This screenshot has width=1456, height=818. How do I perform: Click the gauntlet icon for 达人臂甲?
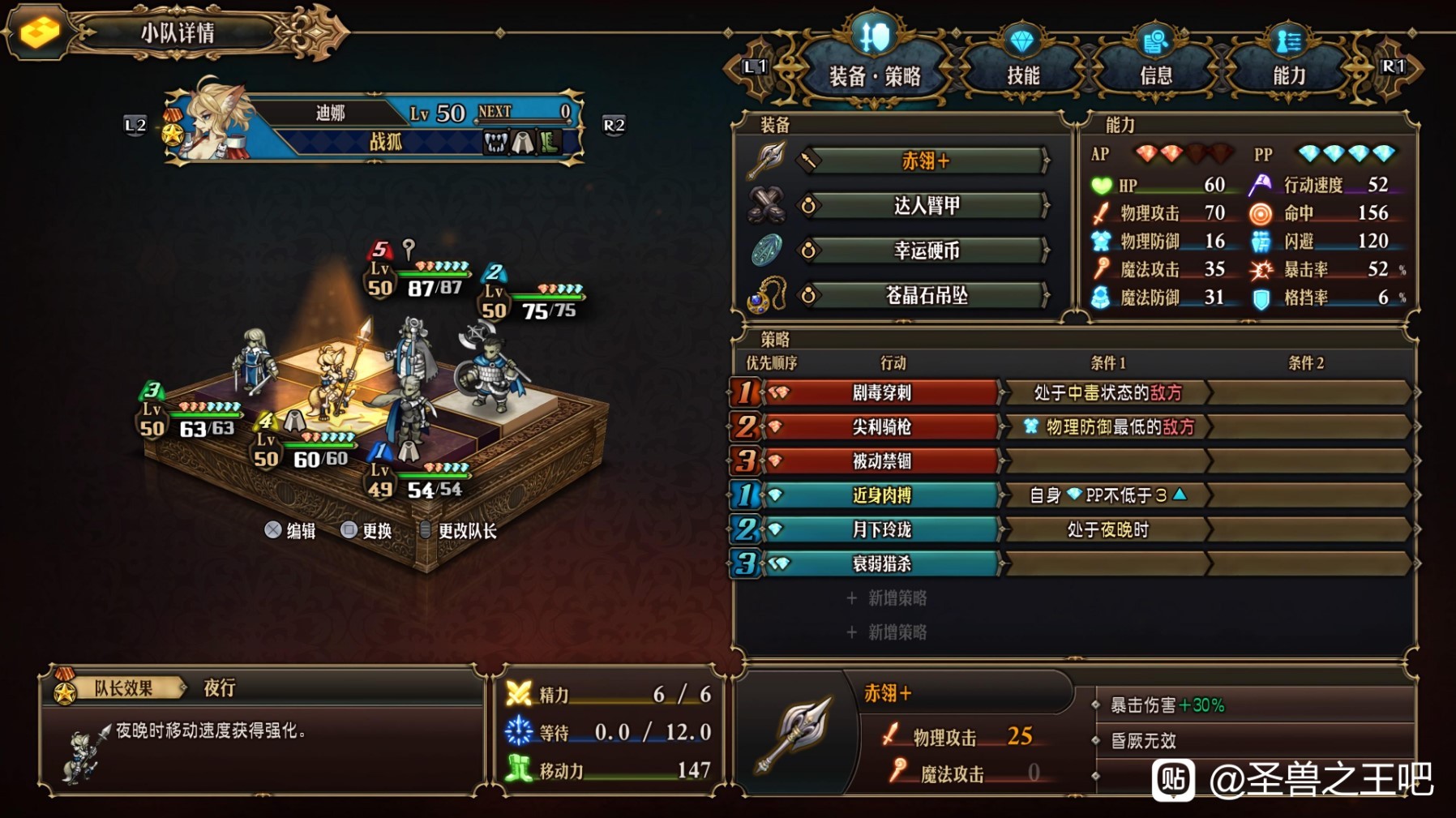tap(769, 204)
